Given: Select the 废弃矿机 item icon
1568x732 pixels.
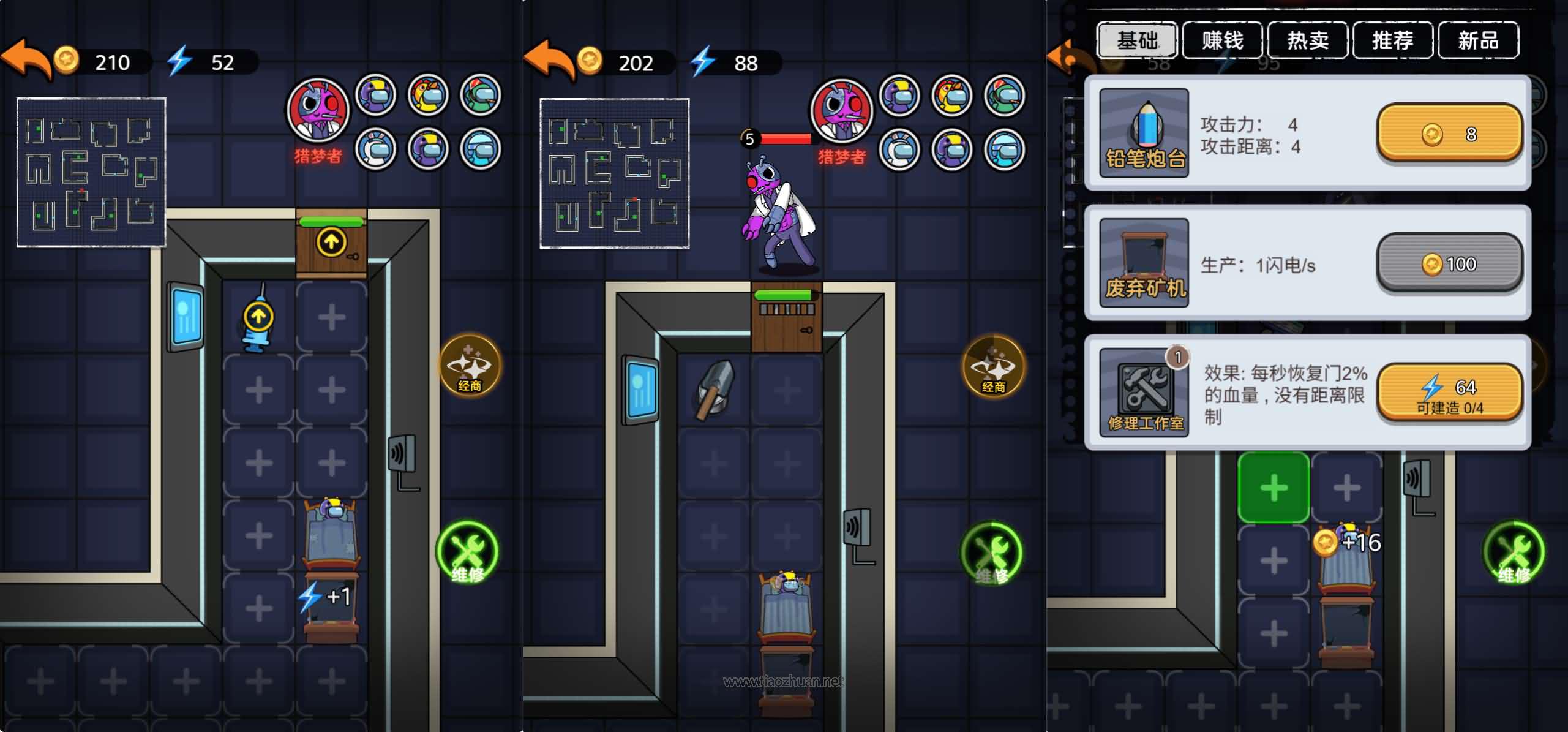Looking at the screenshot, I should [1144, 263].
